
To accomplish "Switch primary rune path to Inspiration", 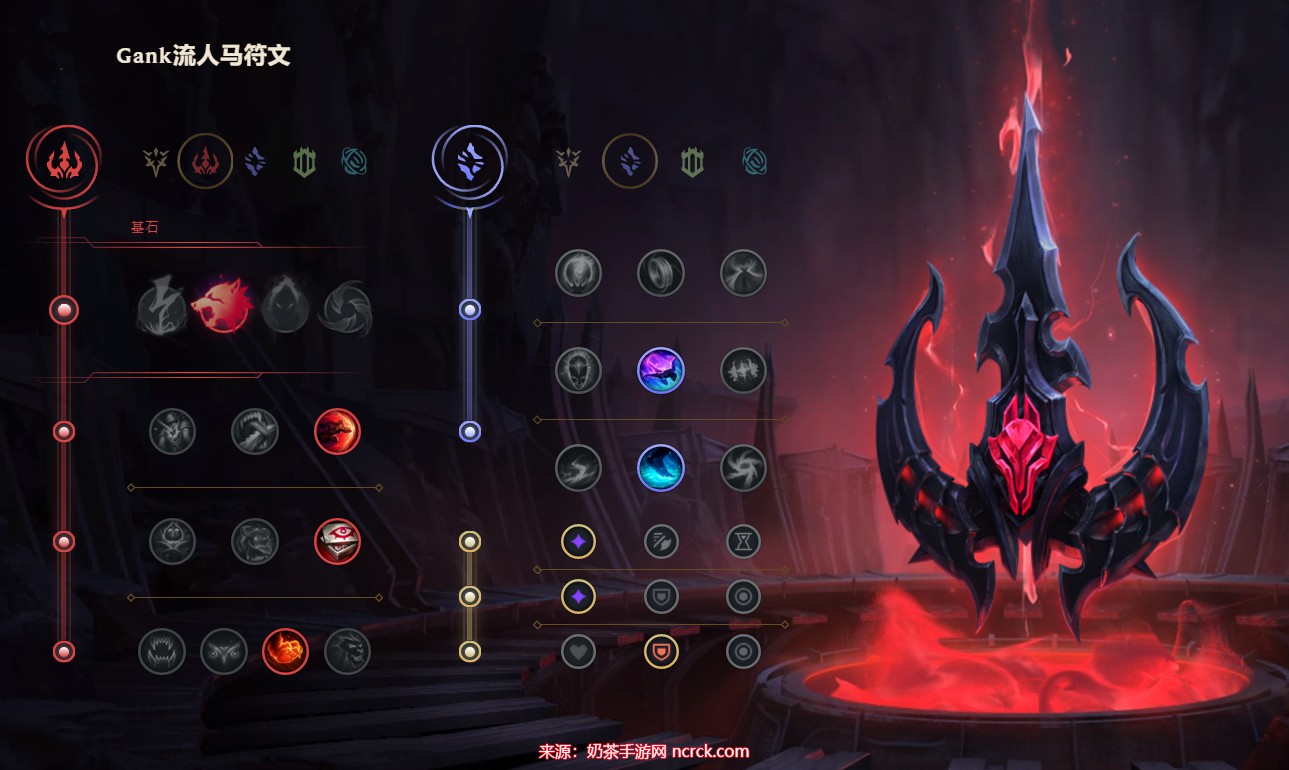I will pos(355,161).
